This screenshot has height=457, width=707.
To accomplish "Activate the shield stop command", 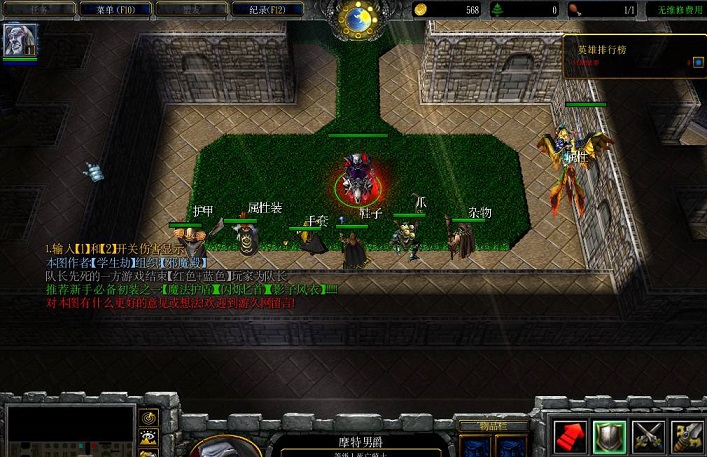I will click(x=610, y=434).
